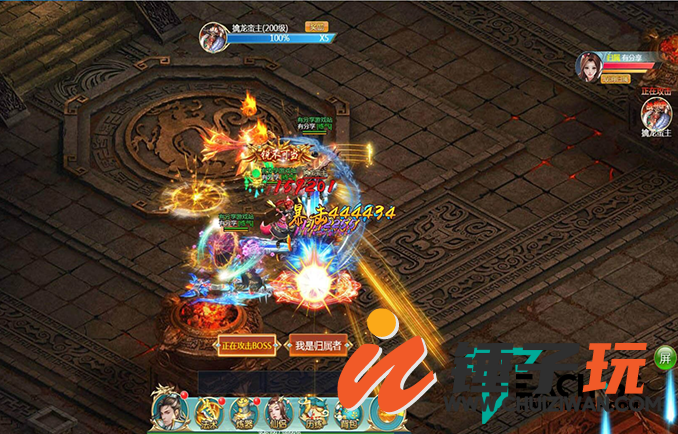Click the 正在攻击BOSS button

pos(246,346)
